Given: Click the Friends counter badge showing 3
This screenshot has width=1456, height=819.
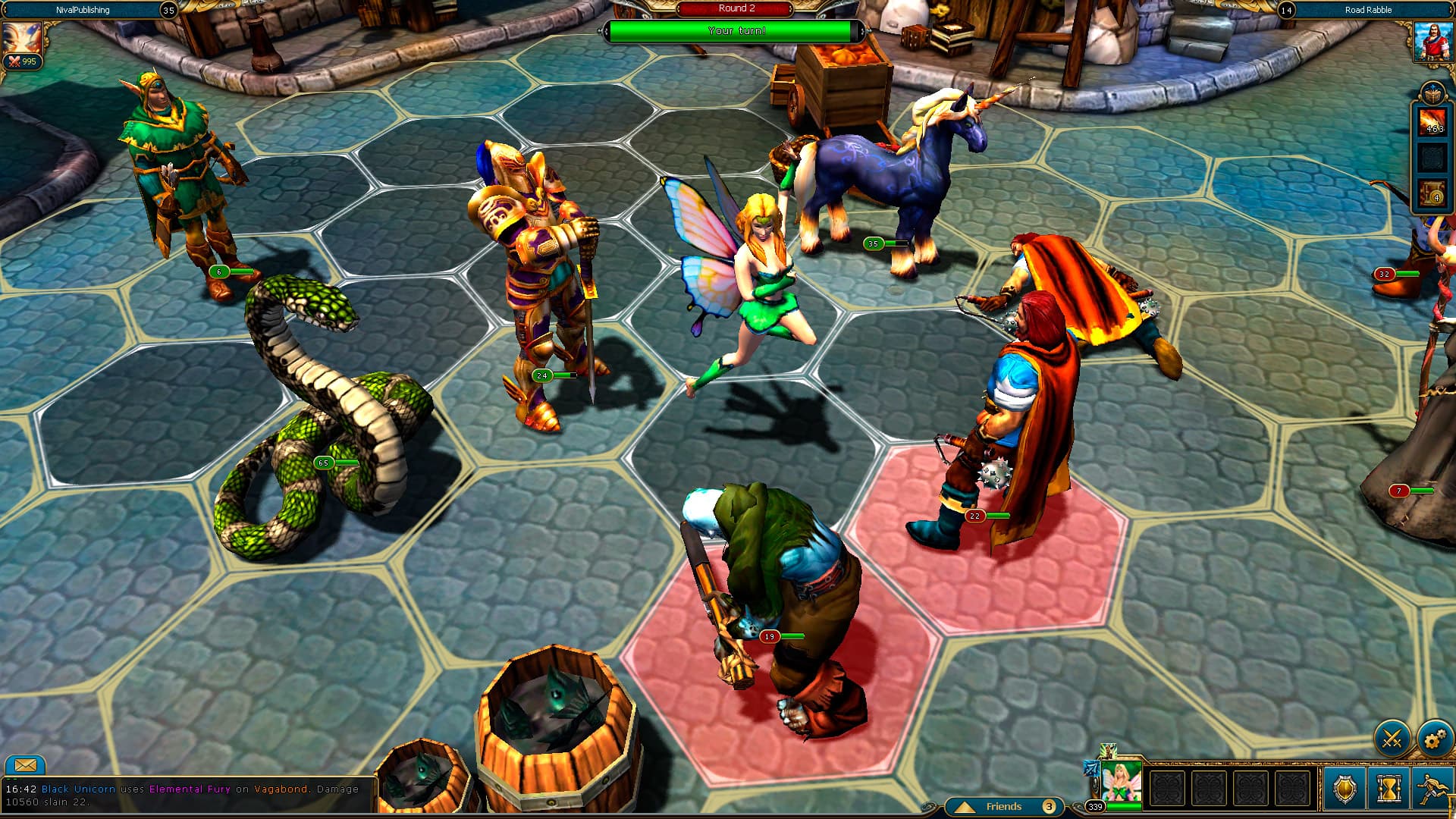Looking at the screenshot, I should [1049, 807].
